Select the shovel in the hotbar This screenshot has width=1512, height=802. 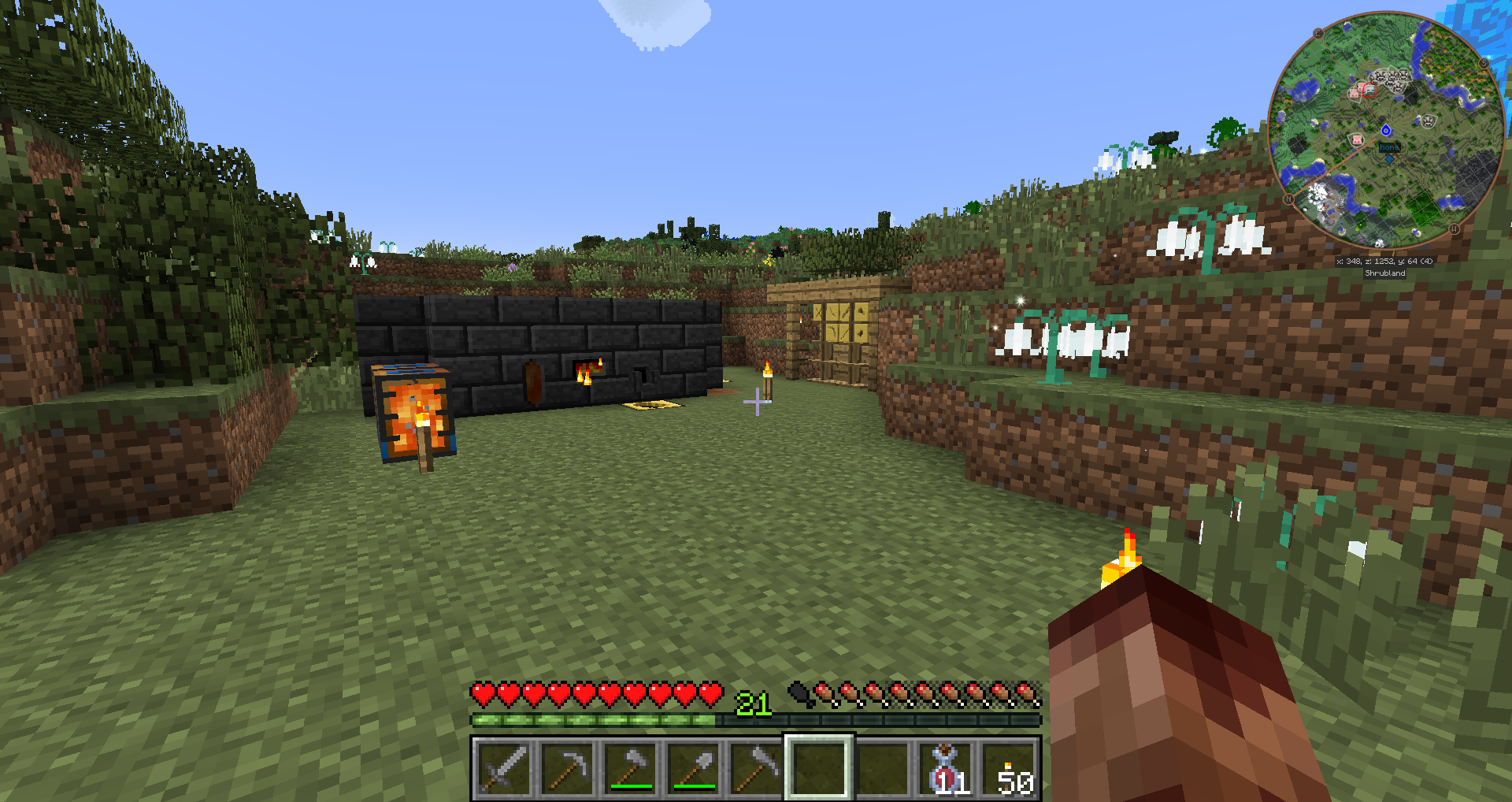693,768
